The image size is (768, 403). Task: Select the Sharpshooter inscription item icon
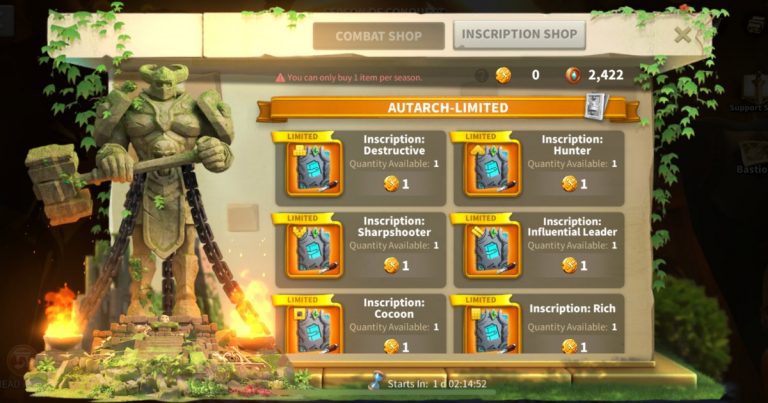[x=314, y=249]
